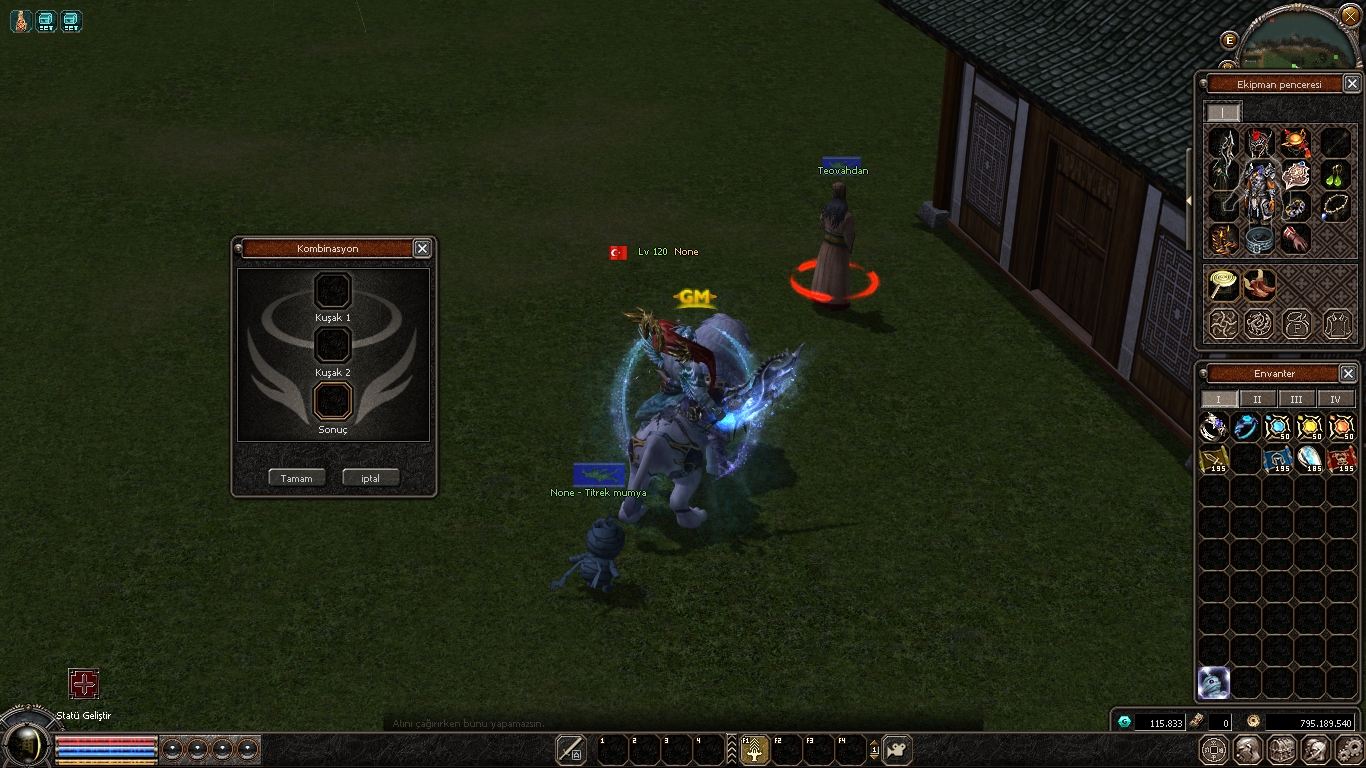Cancel the combination with İptal

[370, 478]
